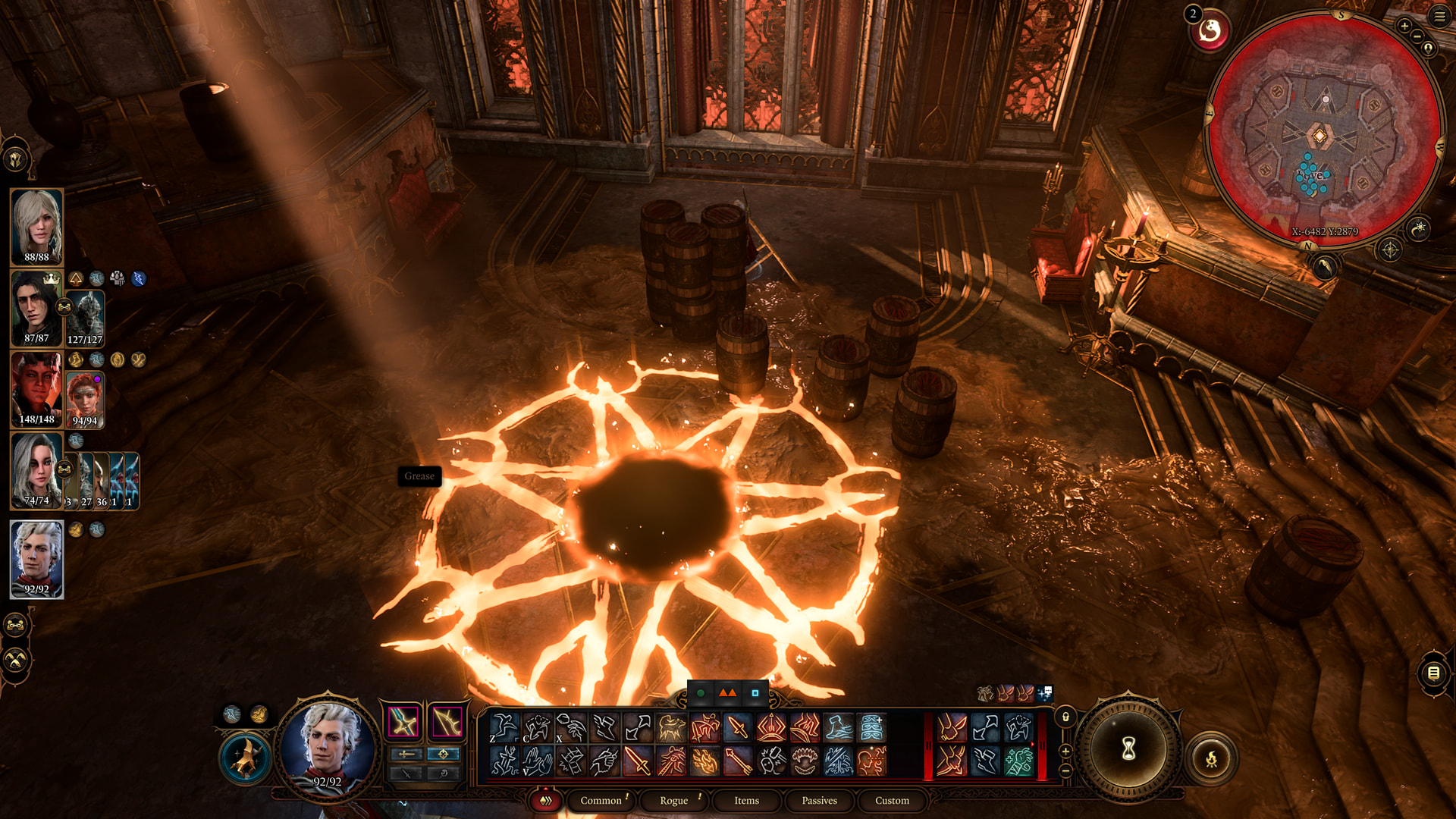Screen dimensions: 1456x819
Task: Select the white-haired male portrait with 92/92
Action: click(36, 559)
